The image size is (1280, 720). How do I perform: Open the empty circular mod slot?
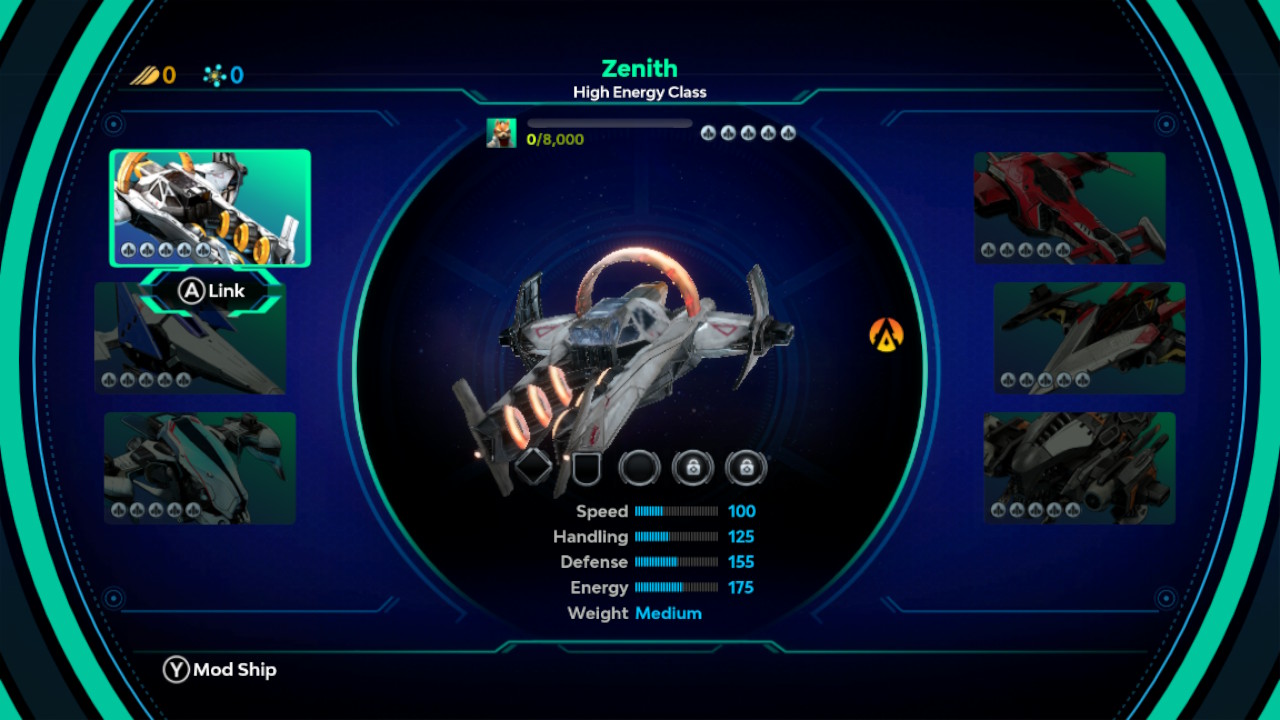point(639,467)
